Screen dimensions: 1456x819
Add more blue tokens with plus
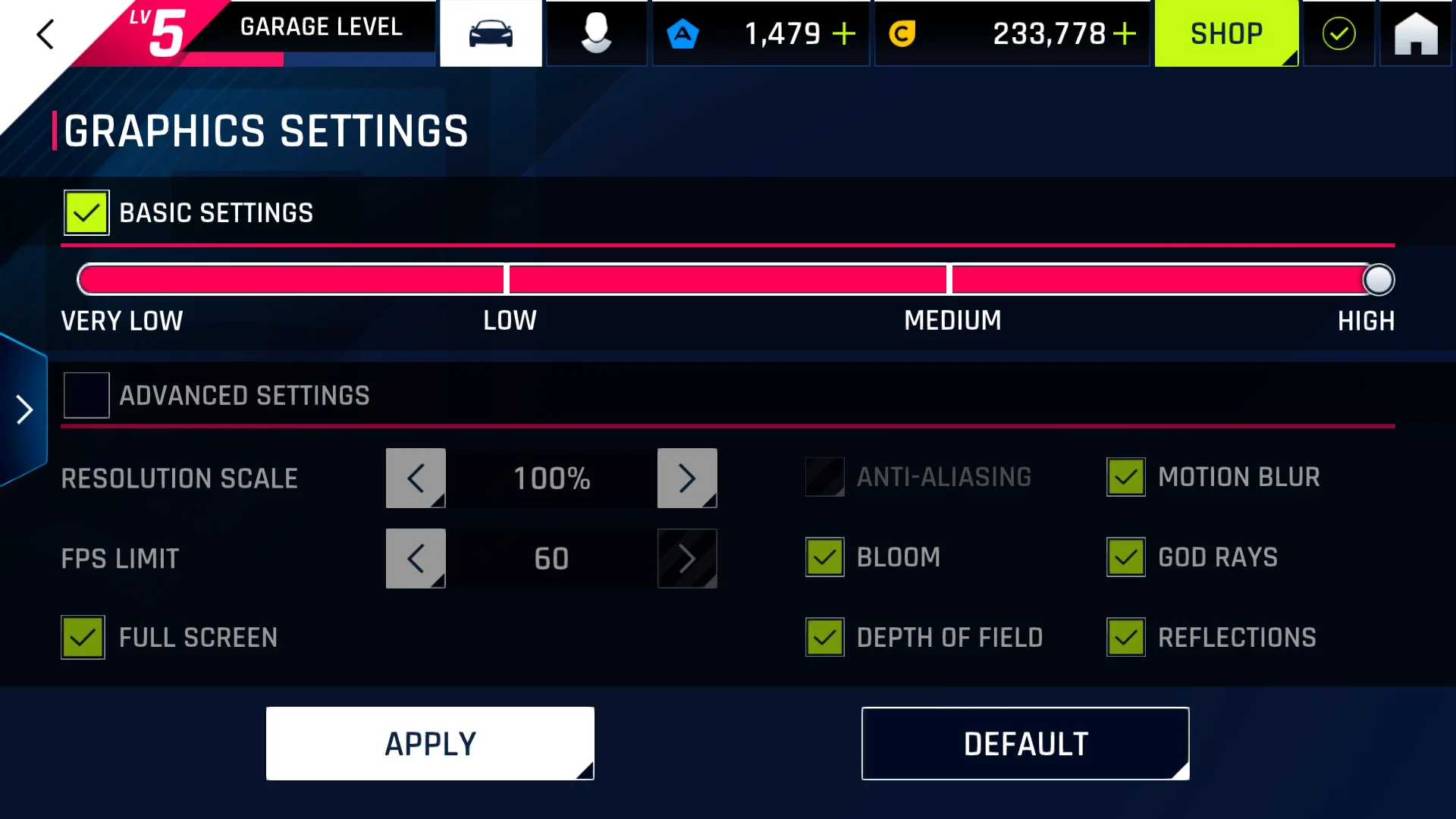pyautogui.click(x=843, y=34)
